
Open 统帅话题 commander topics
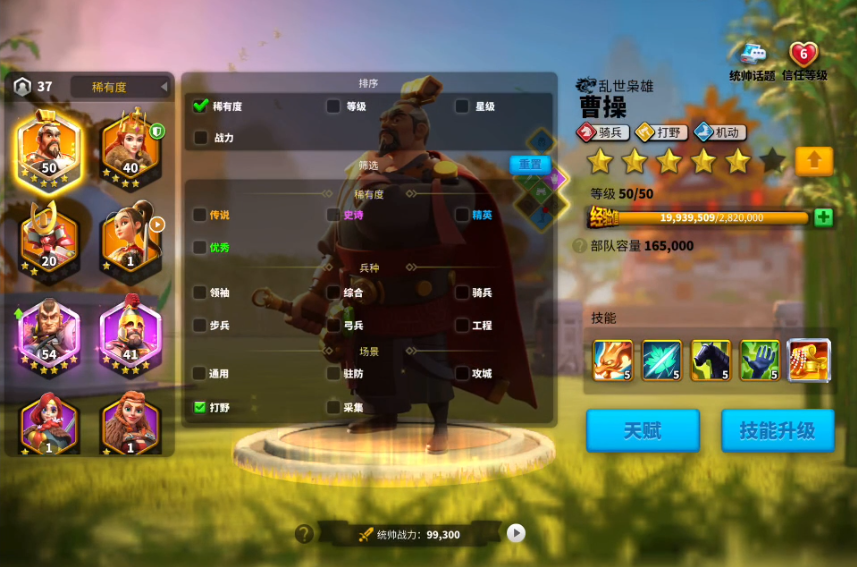(x=751, y=59)
